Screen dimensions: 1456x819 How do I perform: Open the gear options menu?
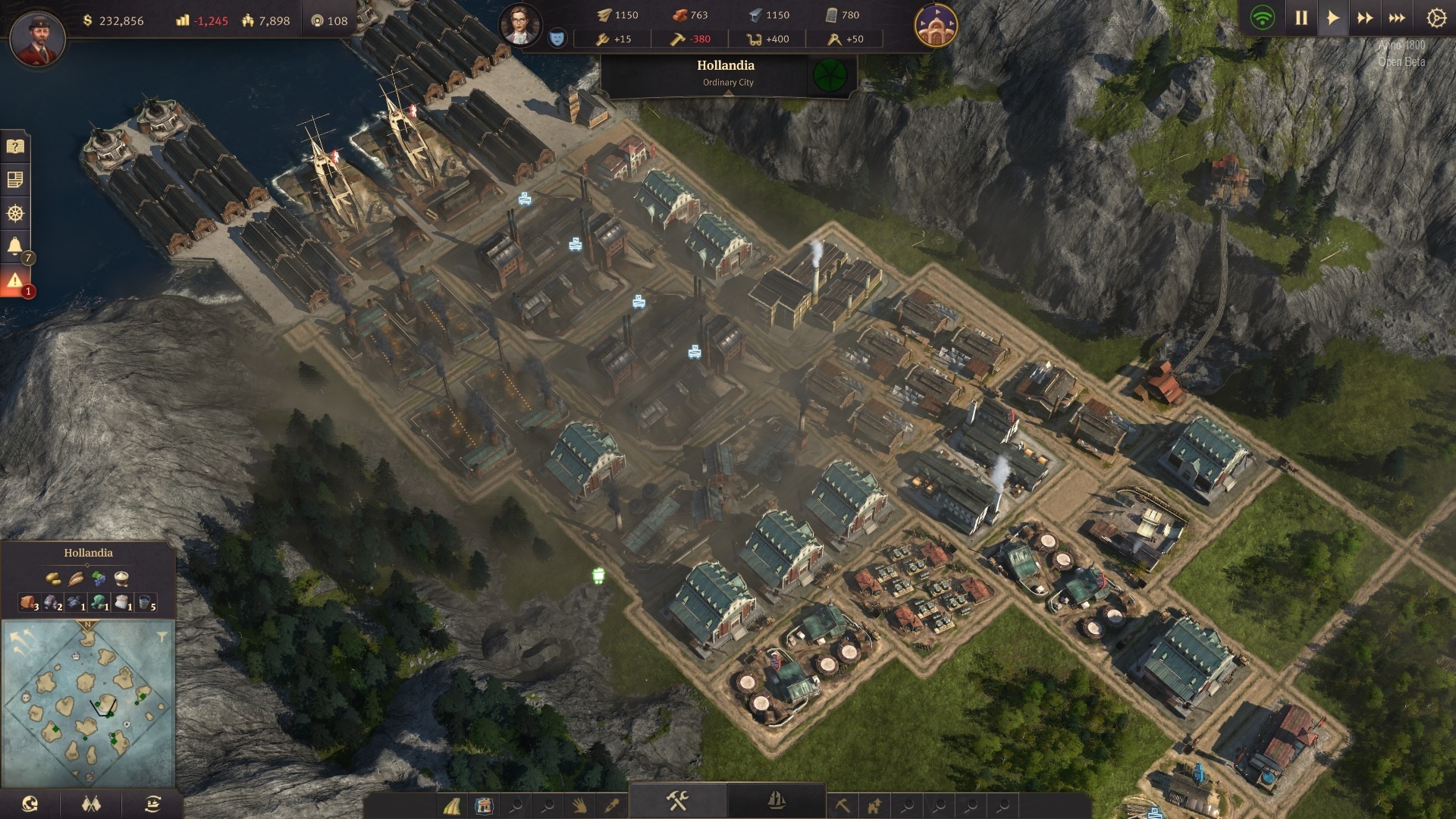pos(1436,17)
